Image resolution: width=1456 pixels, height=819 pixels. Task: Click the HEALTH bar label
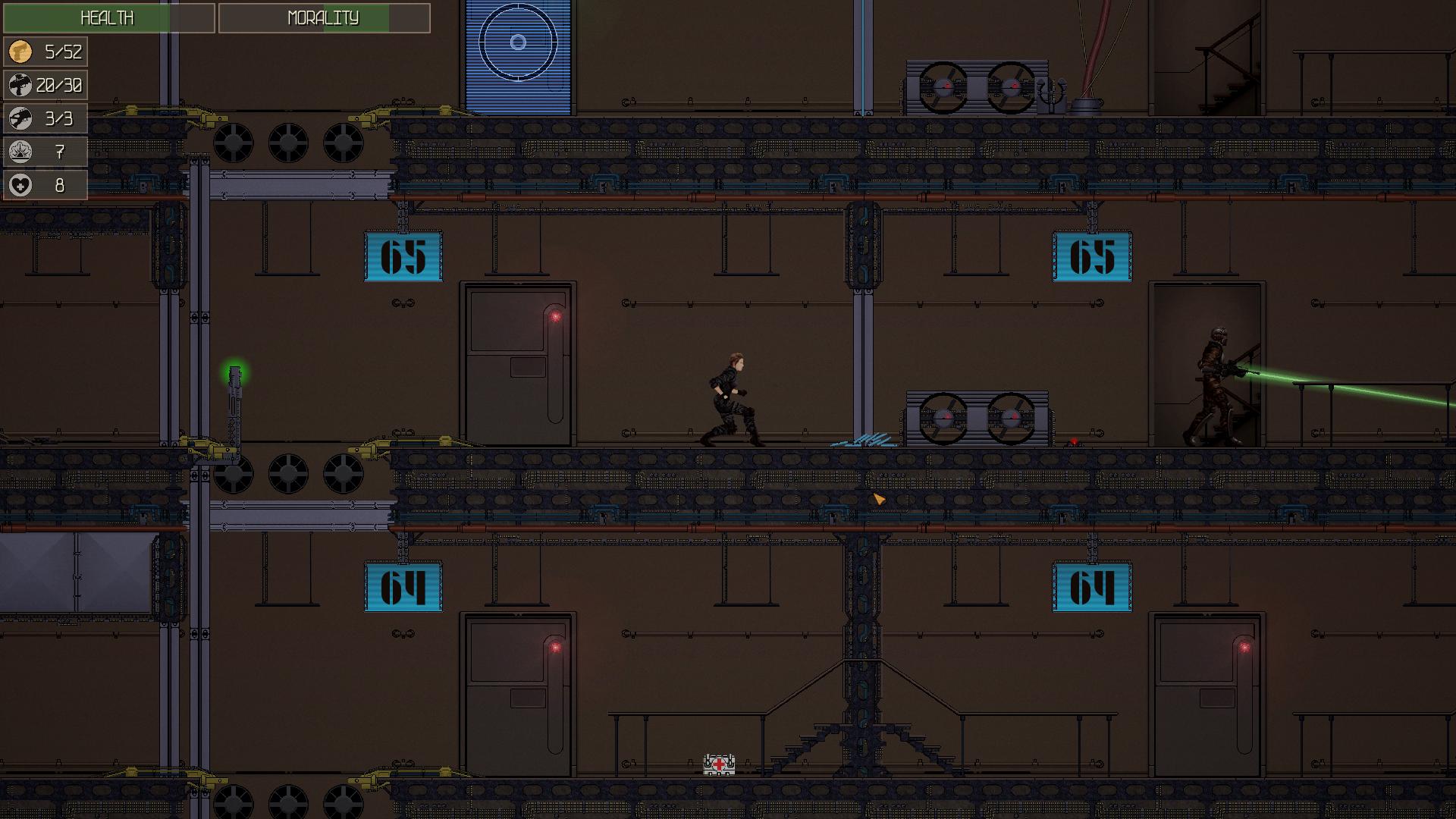106,18
